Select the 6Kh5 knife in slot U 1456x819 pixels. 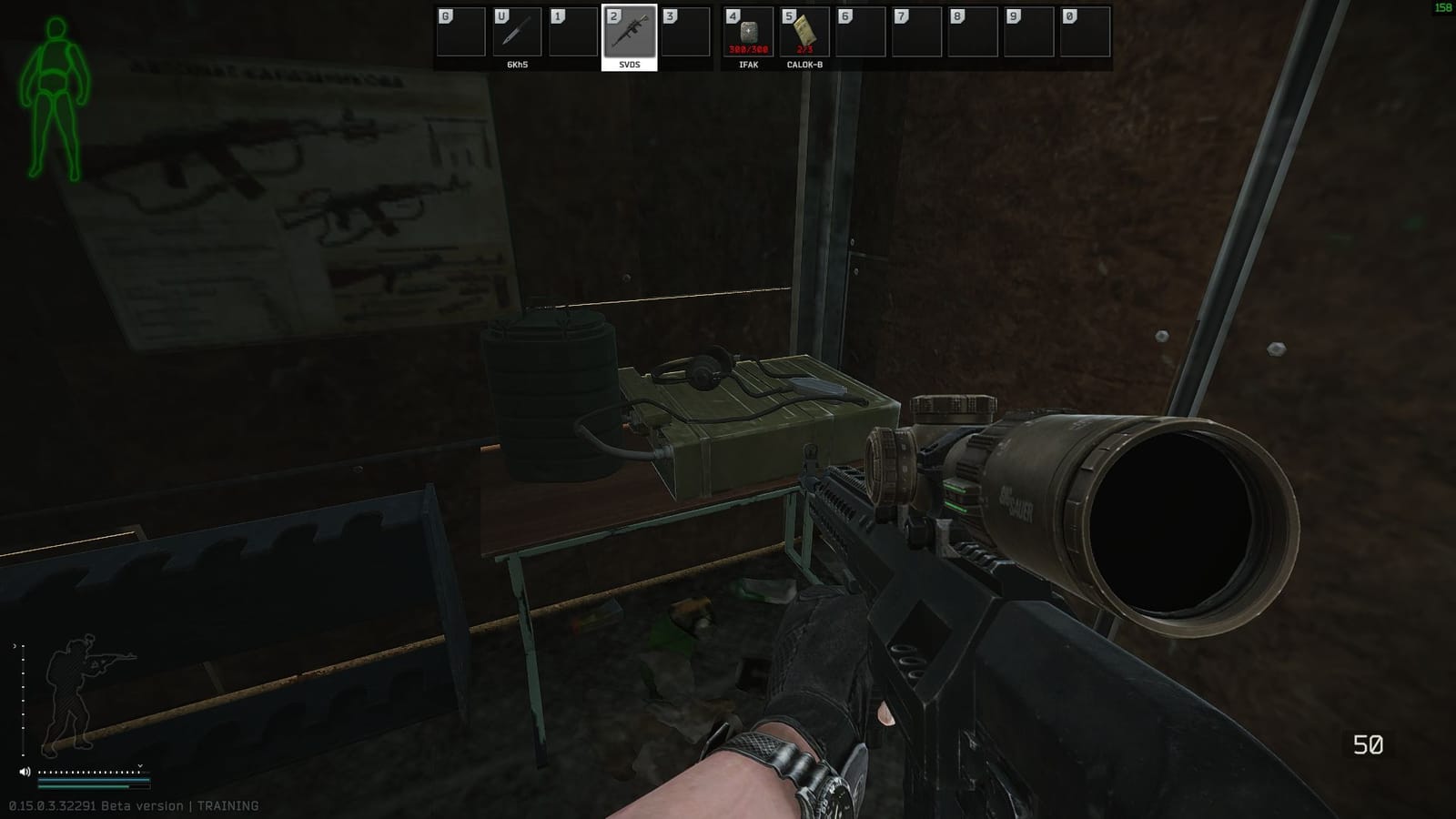tap(514, 32)
